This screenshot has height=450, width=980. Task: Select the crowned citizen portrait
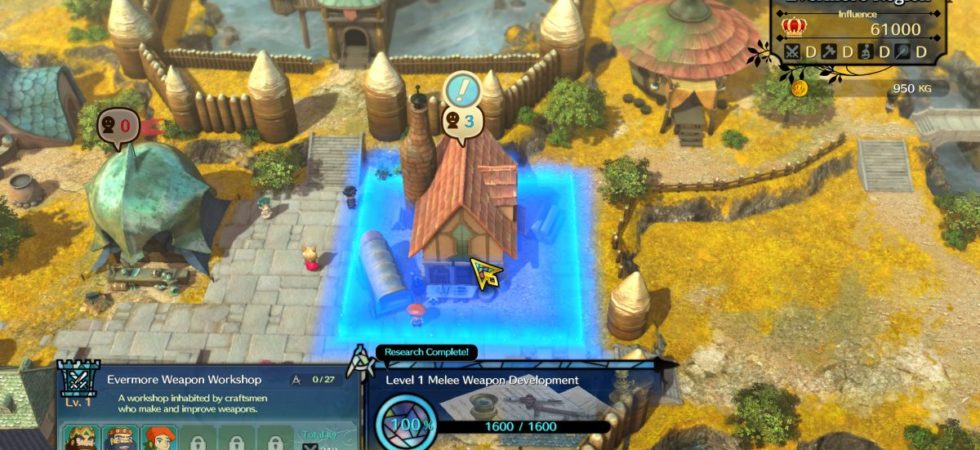[81, 438]
